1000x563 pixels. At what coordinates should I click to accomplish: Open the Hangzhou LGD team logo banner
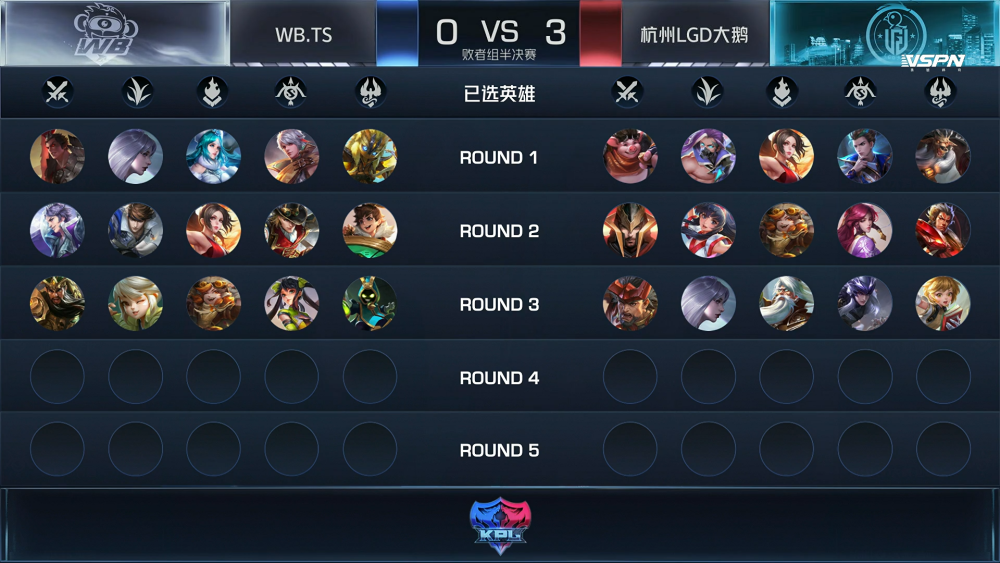click(x=884, y=34)
